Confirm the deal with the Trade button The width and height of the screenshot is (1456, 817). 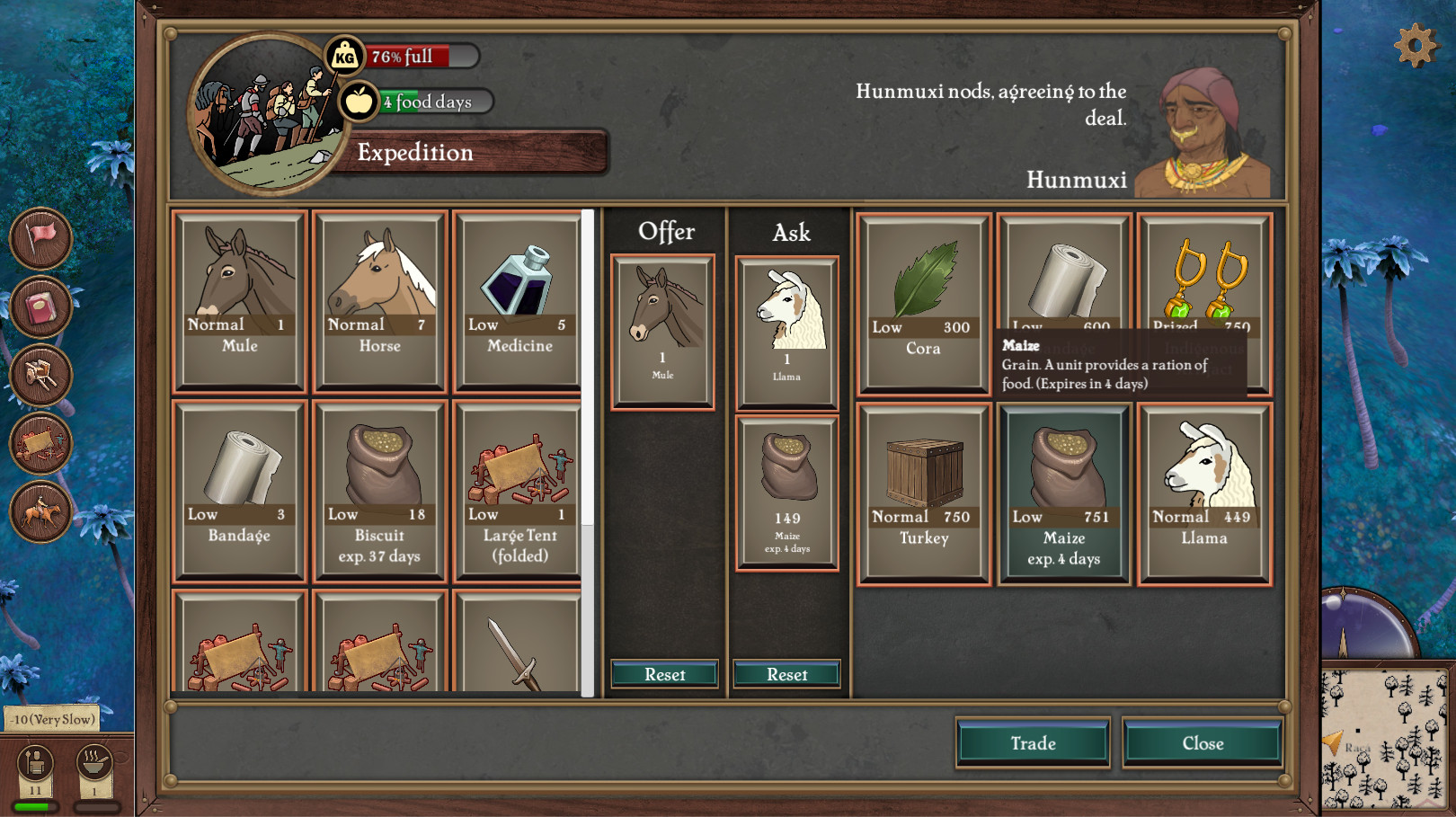pos(1033,743)
